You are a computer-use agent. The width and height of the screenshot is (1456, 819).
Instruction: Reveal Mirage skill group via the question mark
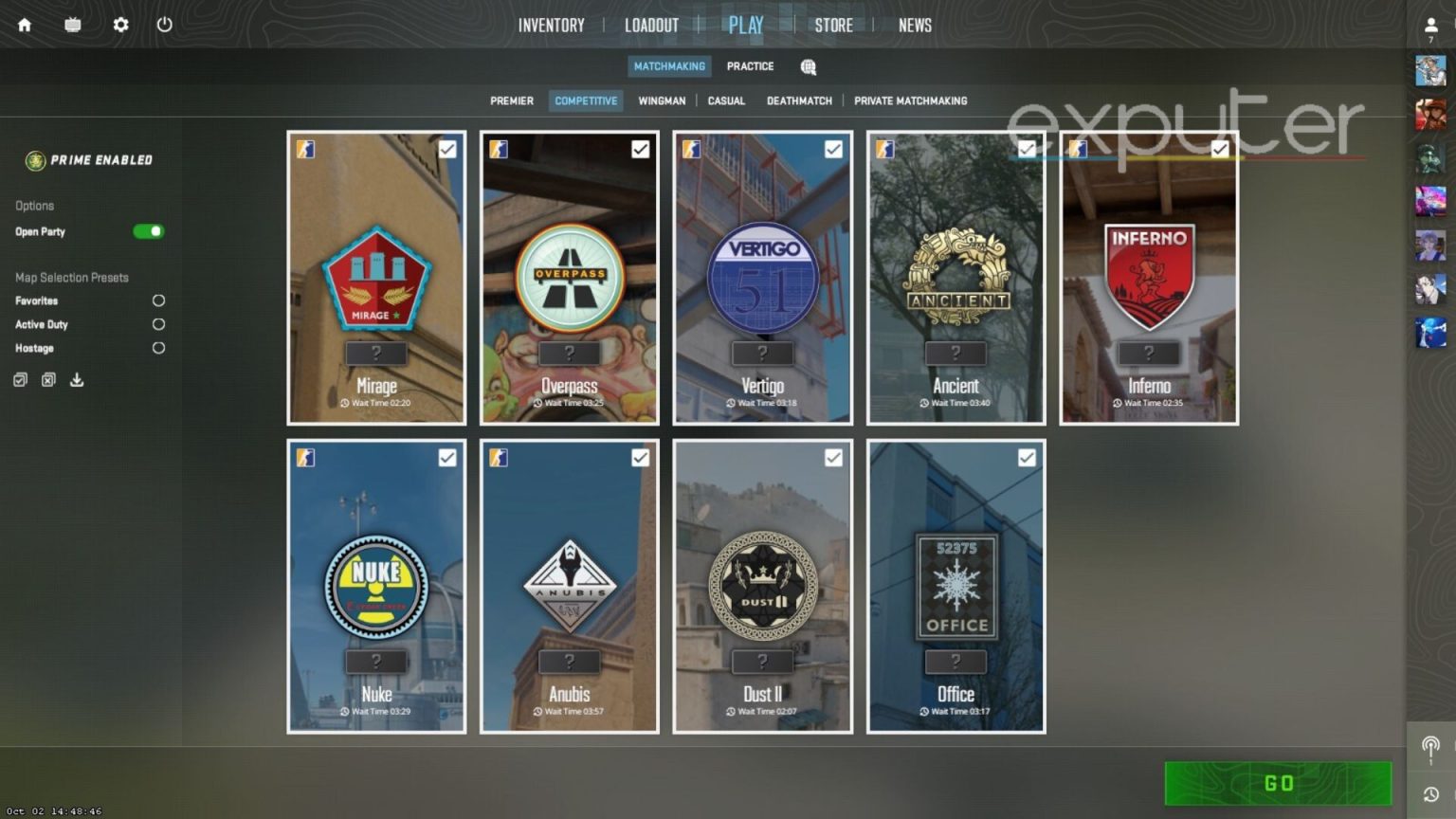pyautogui.click(x=376, y=353)
